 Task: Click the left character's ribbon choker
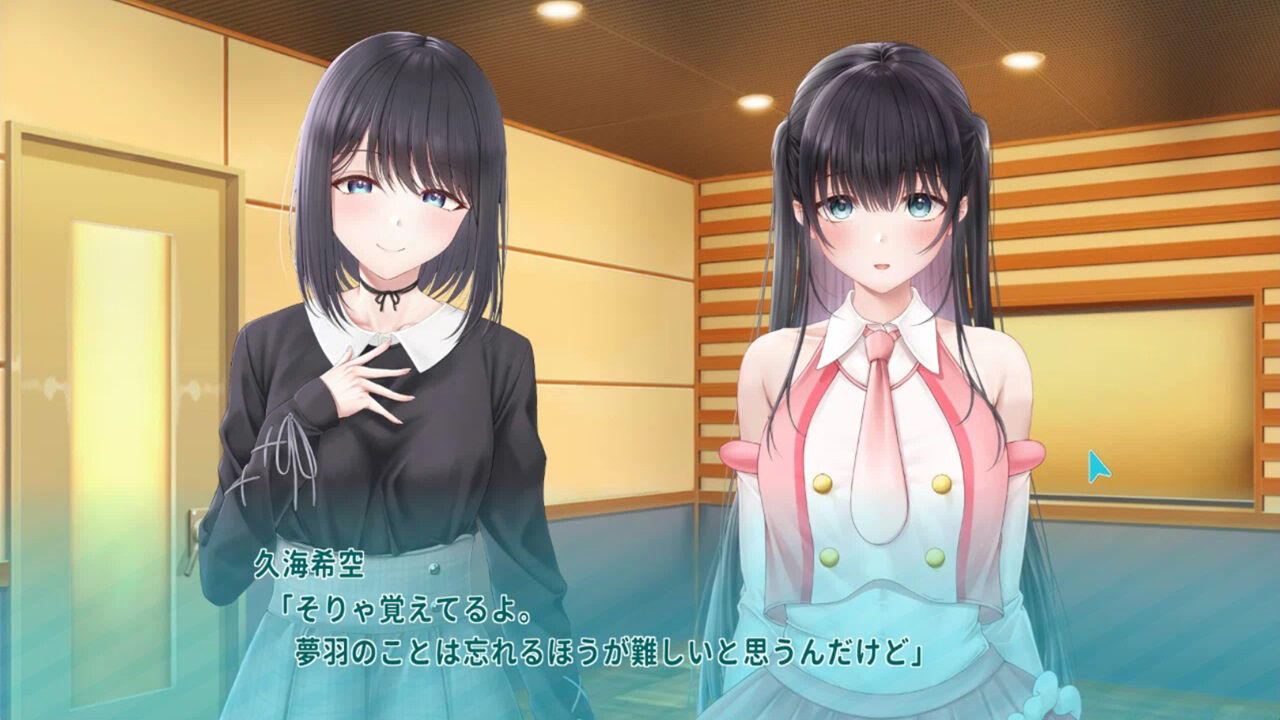pos(390,292)
